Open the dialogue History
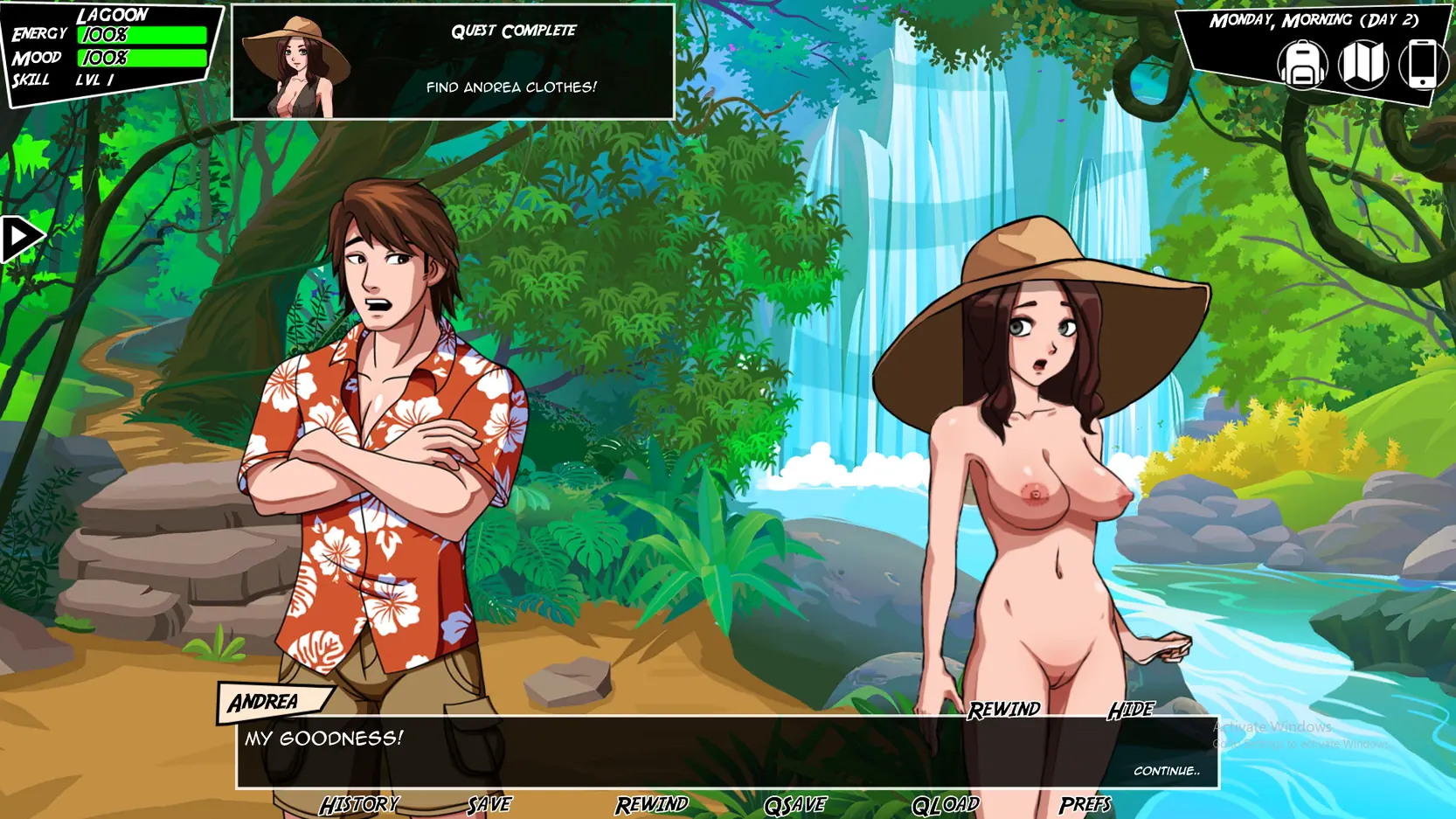The width and height of the screenshot is (1456, 819). pyautogui.click(x=359, y=804)
